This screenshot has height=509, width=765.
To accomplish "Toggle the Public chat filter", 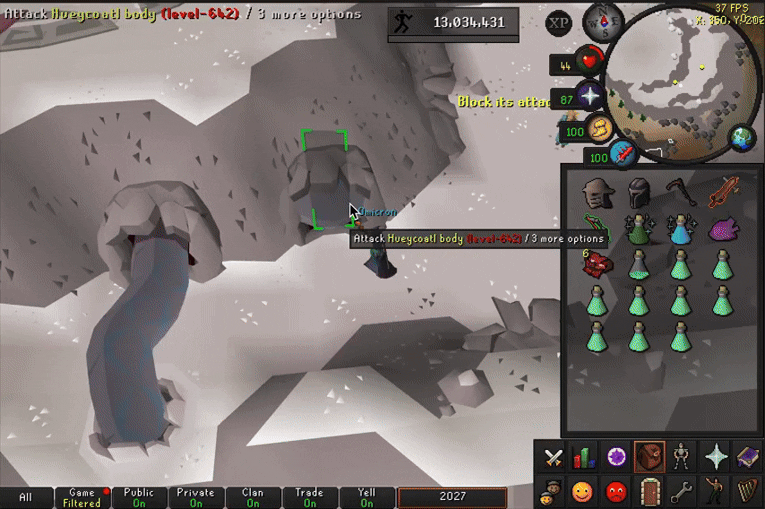I will (139, 497).
